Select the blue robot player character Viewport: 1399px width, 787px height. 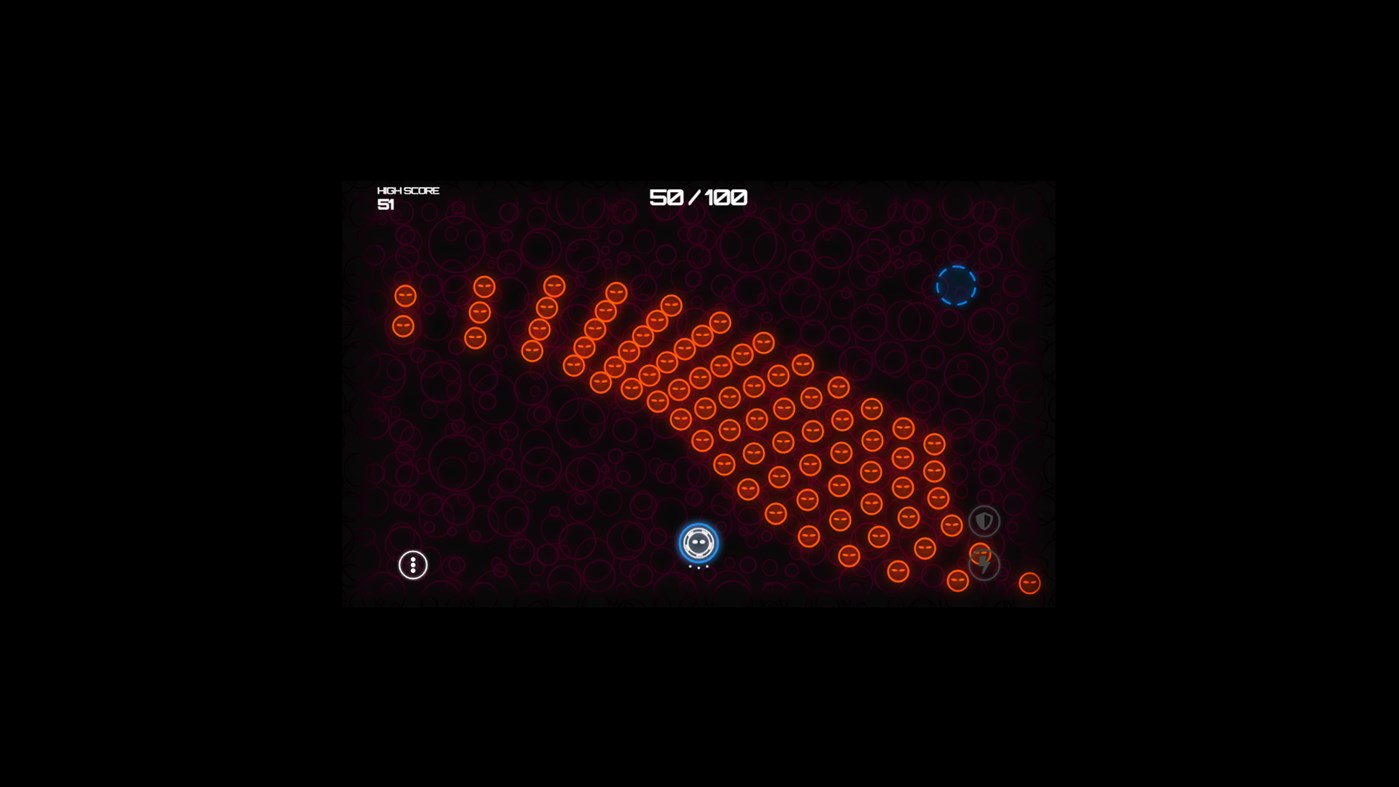(x=697, y=543)
